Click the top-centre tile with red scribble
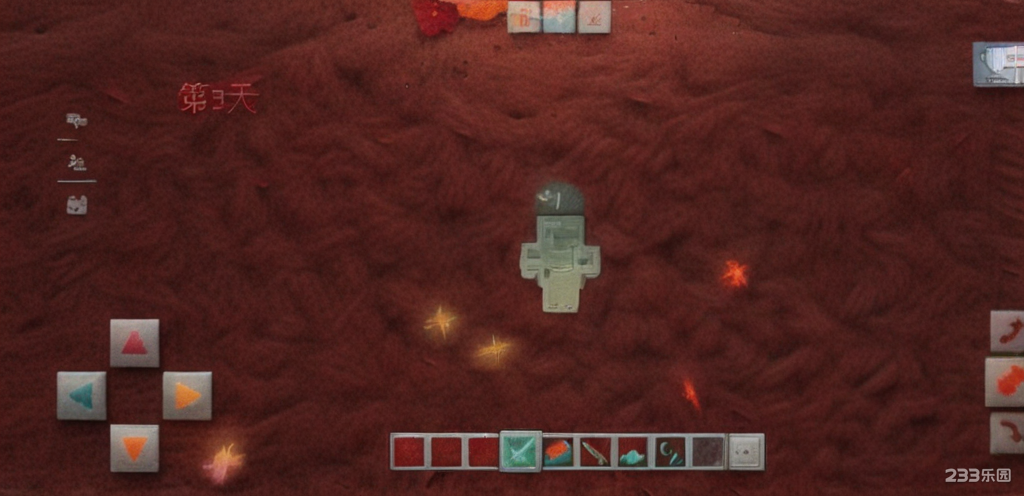1024x496 pixels. (x=594, y=16)
